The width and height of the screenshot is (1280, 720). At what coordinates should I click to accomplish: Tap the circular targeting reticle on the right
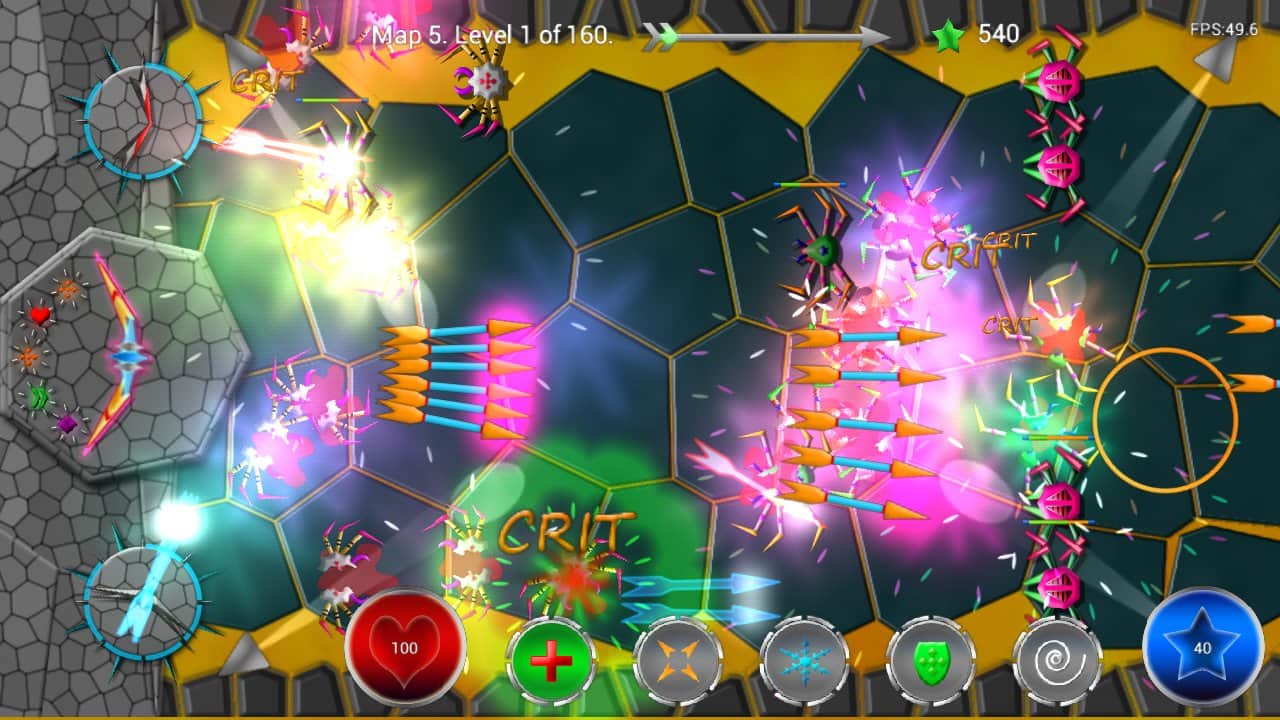click(x=1166, y=420)
